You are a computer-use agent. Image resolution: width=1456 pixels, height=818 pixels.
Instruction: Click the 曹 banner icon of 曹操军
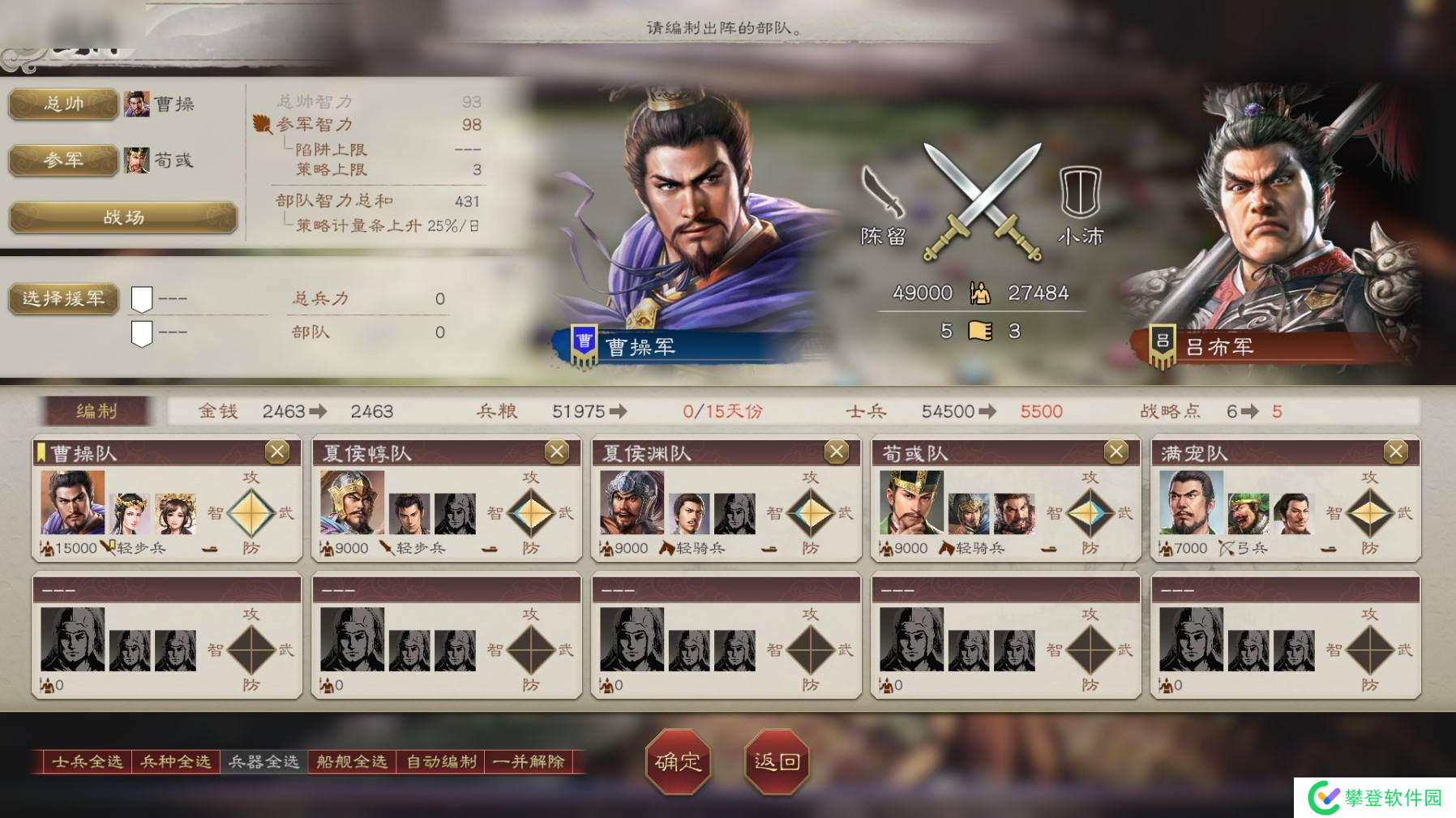point(584,343)
